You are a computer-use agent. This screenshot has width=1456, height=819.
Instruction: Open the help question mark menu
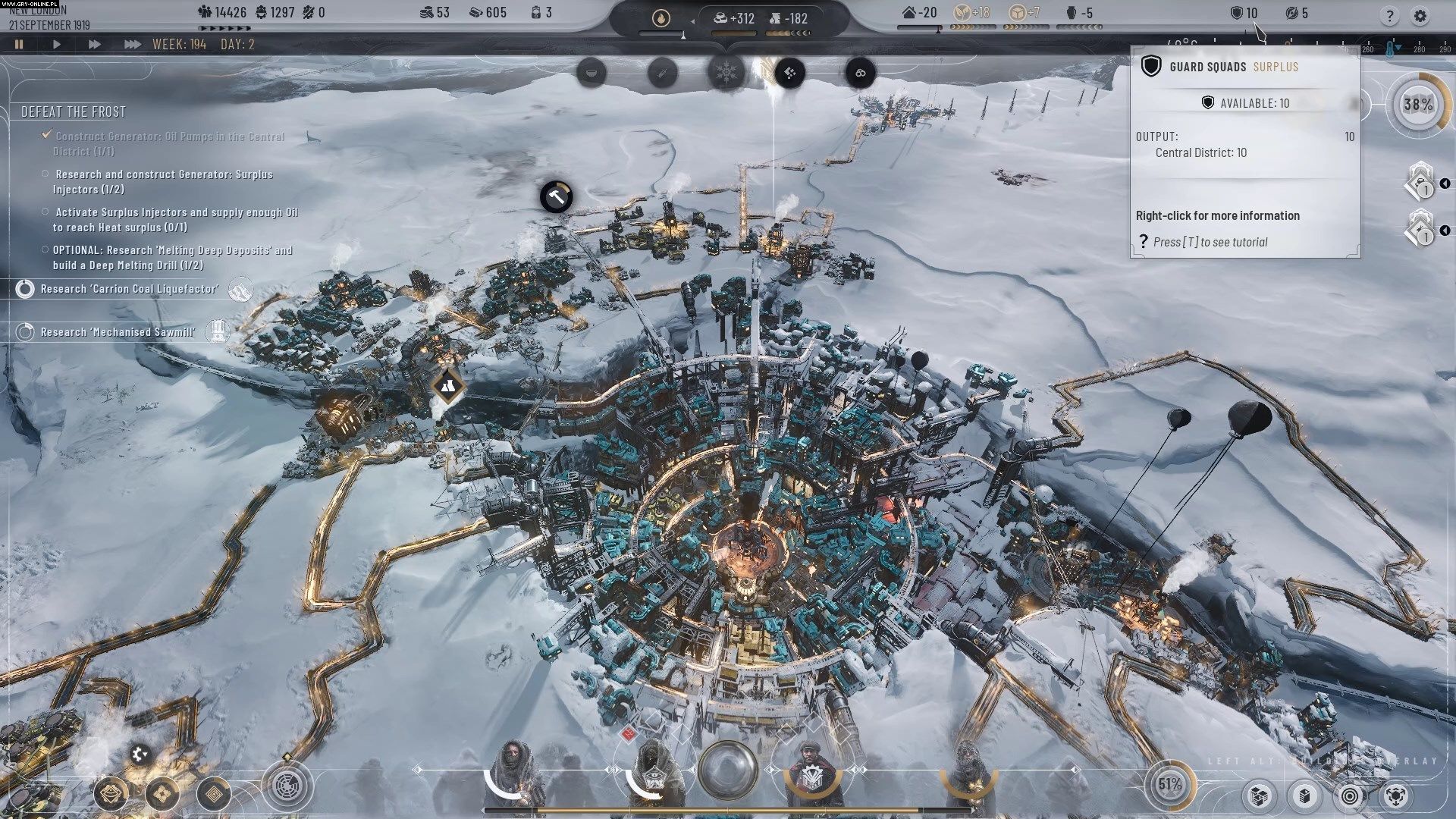click(1389, 16)
